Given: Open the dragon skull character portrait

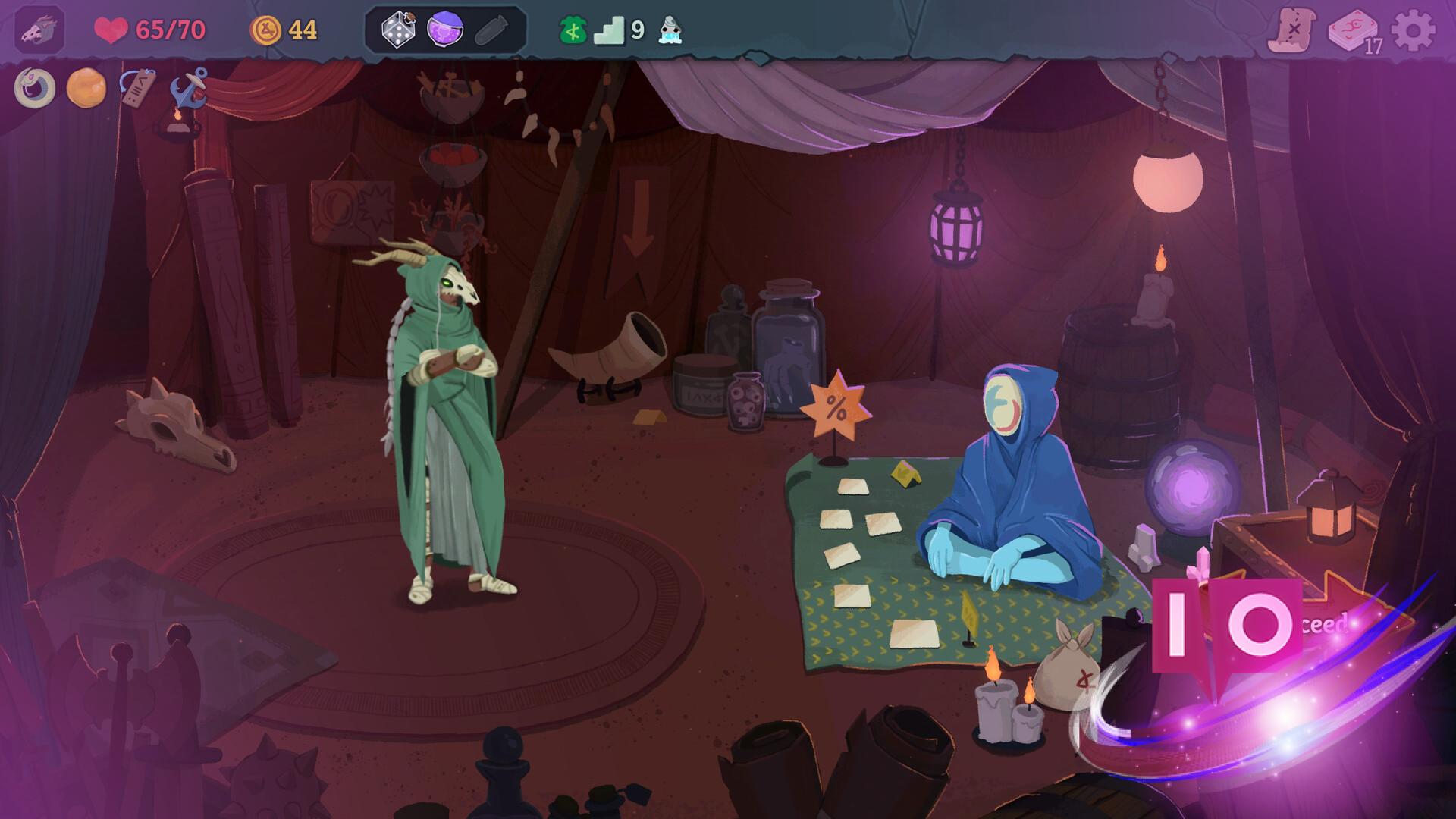Looking at the screenshot, I should coord(39,30).
